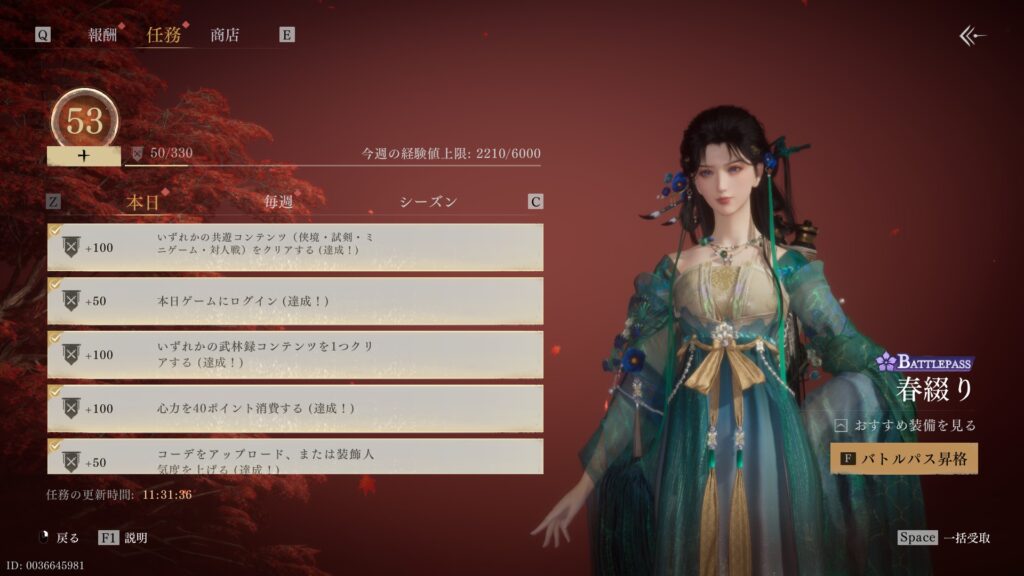Viewport: 1024px width, 576px height.
Task: Open the 説明 explanation help
Action: point(124,538)
